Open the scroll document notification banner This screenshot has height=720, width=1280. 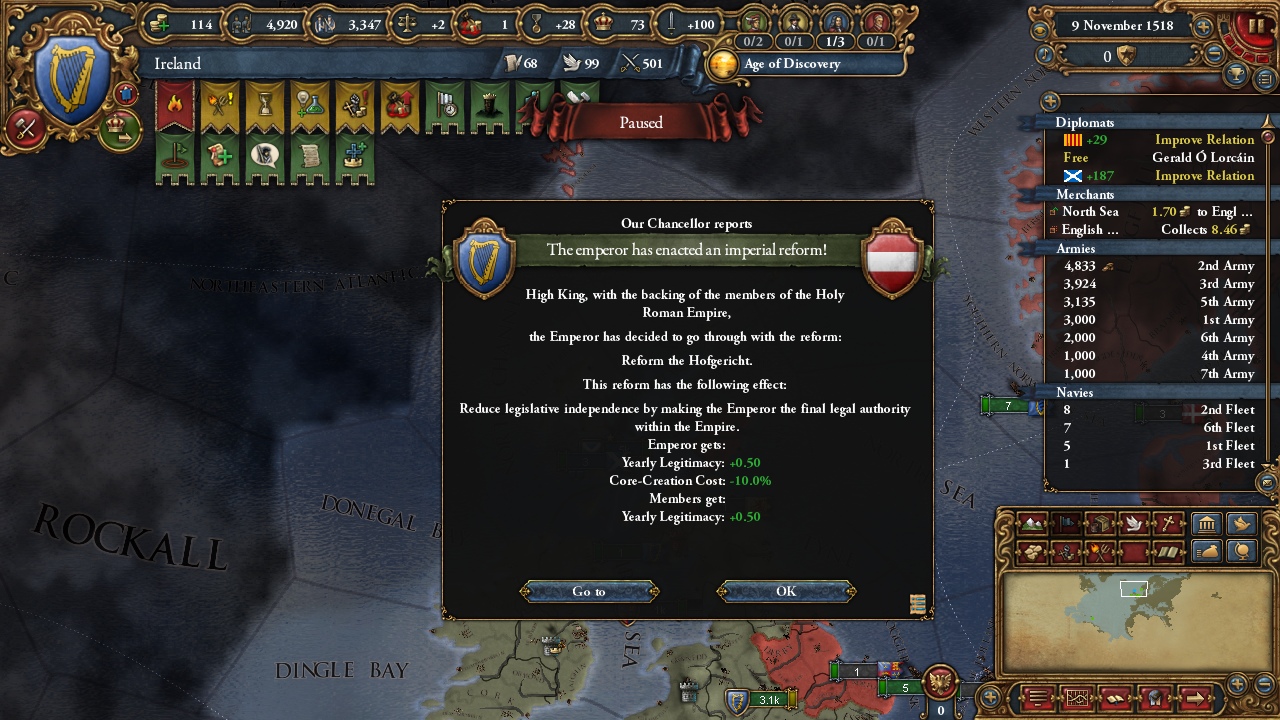click(x=310, y=157)
